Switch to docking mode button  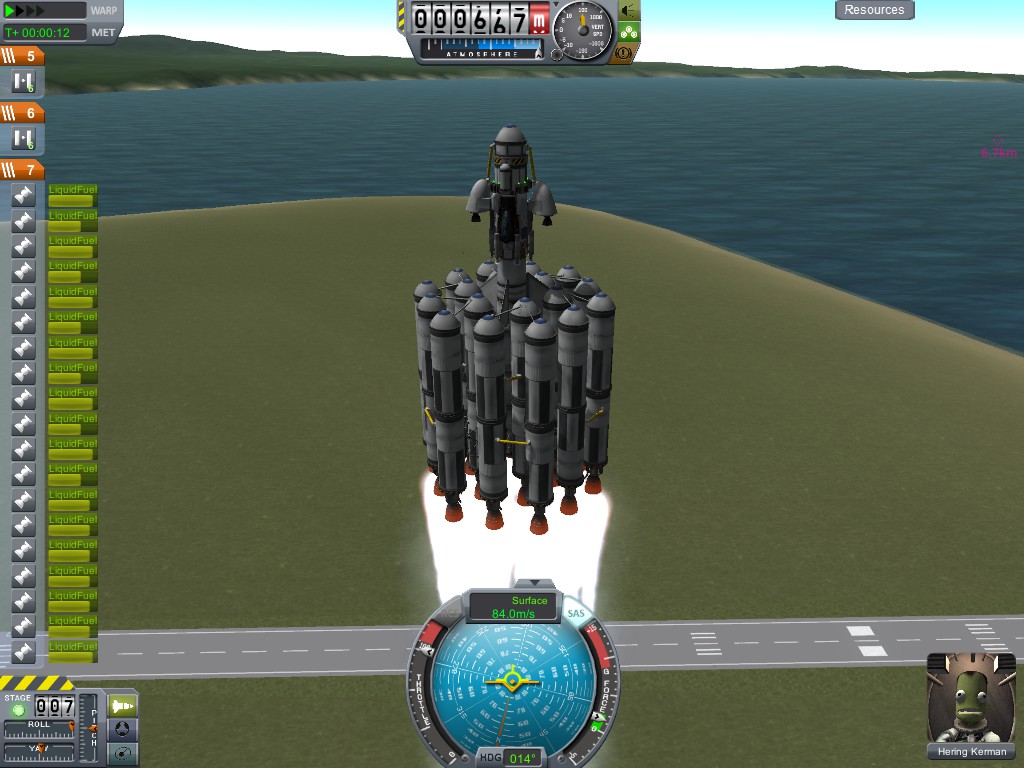tap(122, 729)
